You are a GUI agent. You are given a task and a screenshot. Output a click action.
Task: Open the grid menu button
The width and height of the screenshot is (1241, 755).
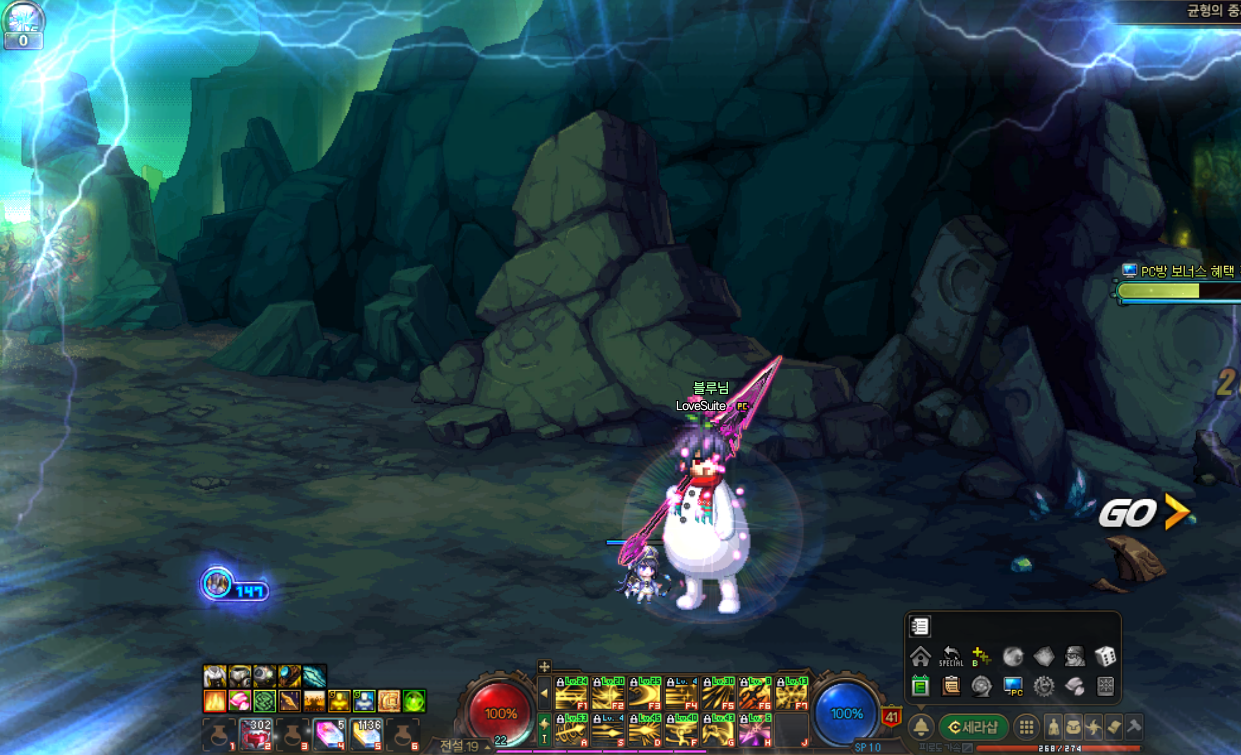(x=1026, y=727)
